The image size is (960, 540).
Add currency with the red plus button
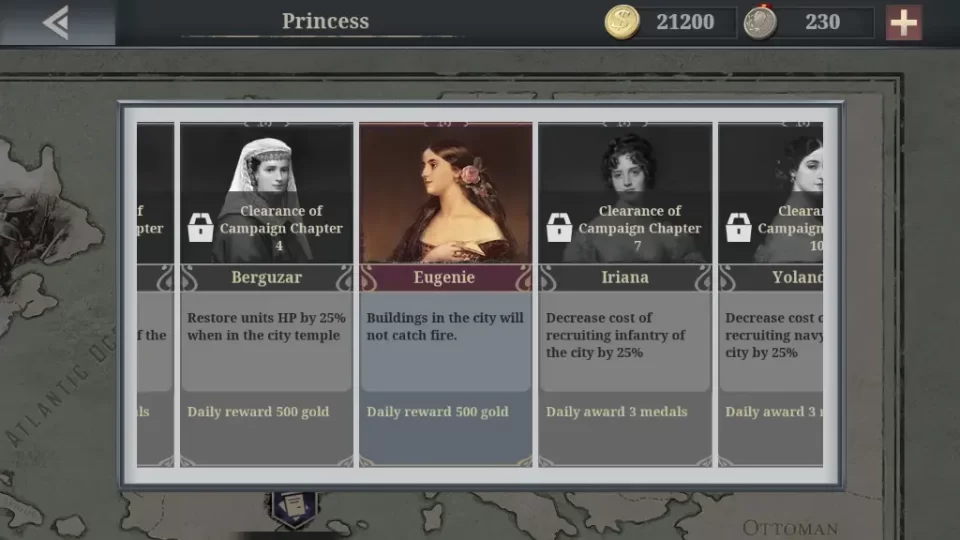coord(903,22)
